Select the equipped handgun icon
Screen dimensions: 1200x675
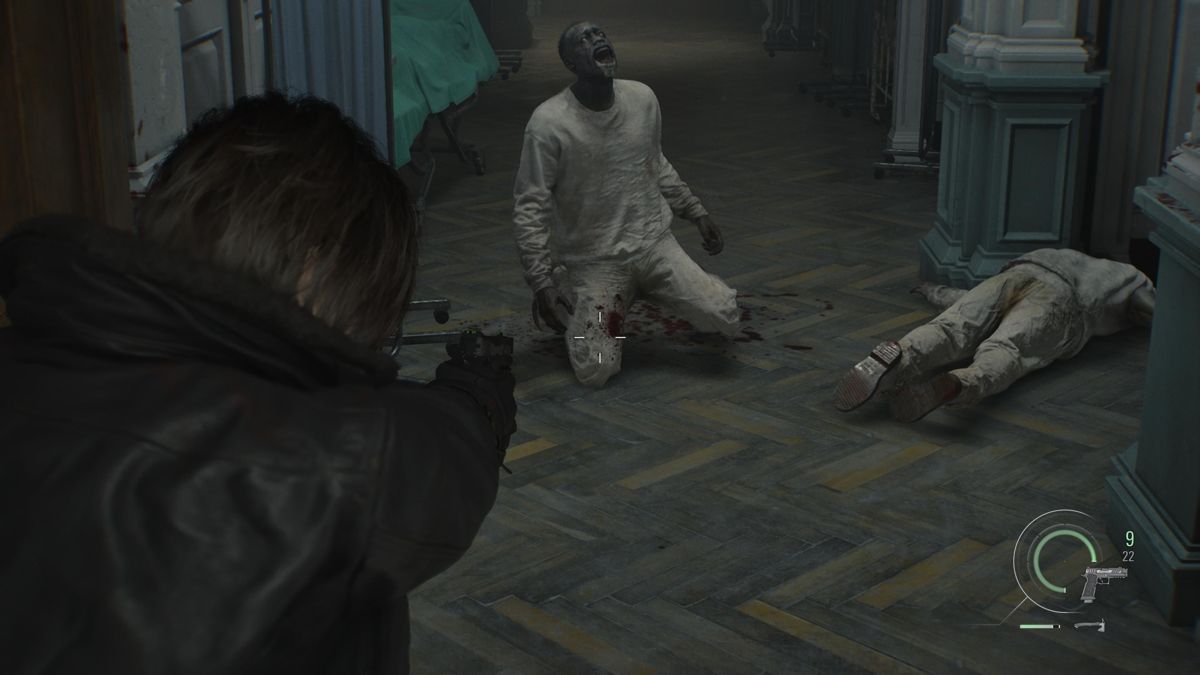tap(1102, 581)
